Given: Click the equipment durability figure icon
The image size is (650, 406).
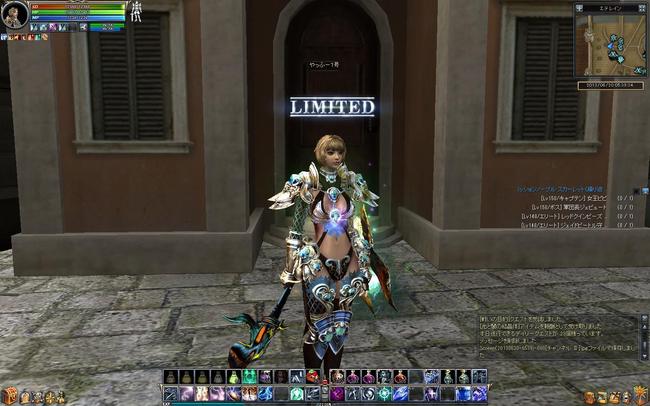Looking at the screenshot, I should pos(136,11).
